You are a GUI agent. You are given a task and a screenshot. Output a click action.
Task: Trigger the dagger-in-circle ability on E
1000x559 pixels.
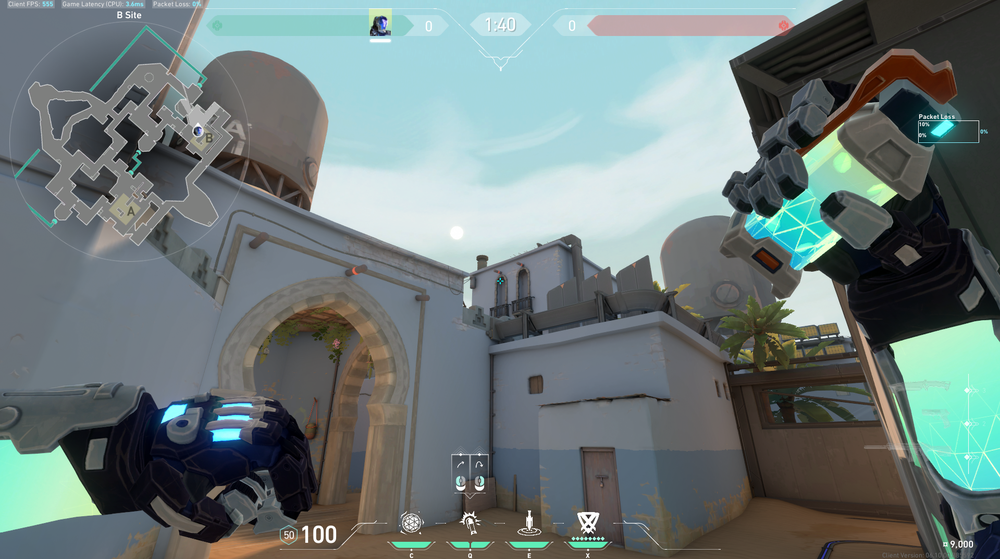tap(527, 522)
